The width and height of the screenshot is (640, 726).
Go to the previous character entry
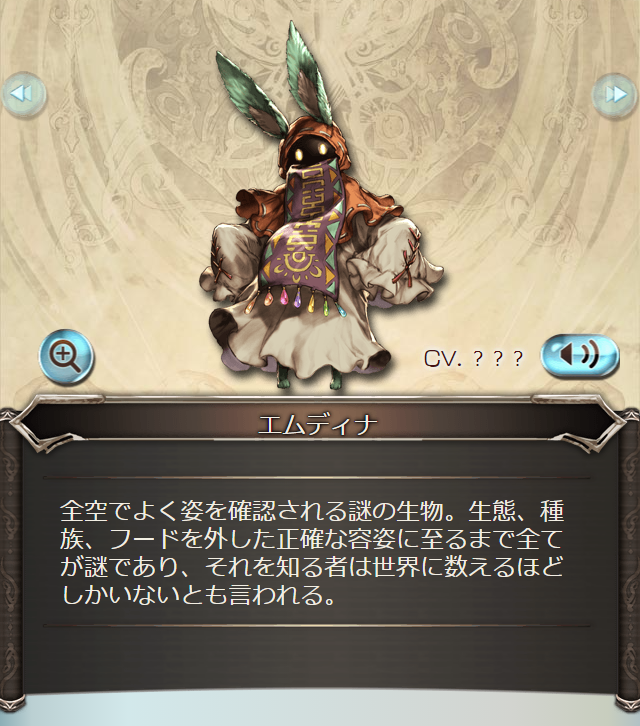(x=22, y=94)
